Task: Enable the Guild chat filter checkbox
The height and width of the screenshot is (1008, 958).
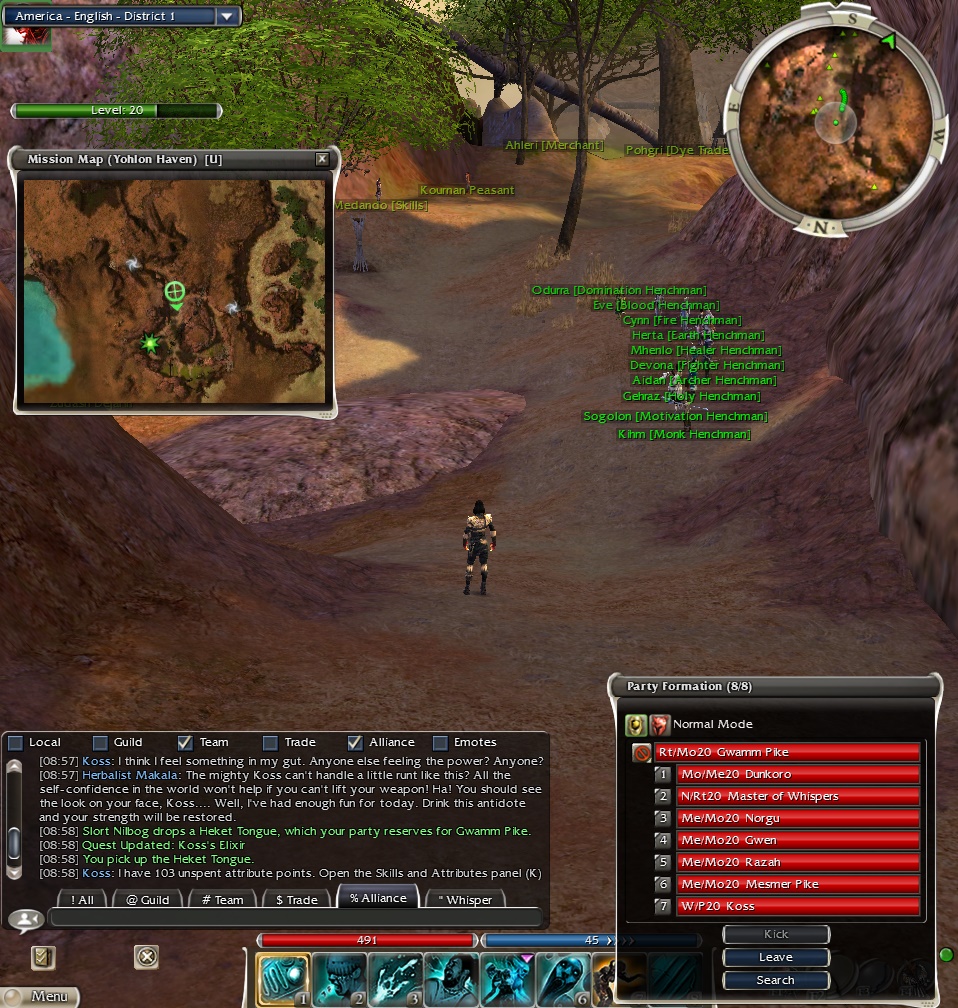Action: click(100, 743)
